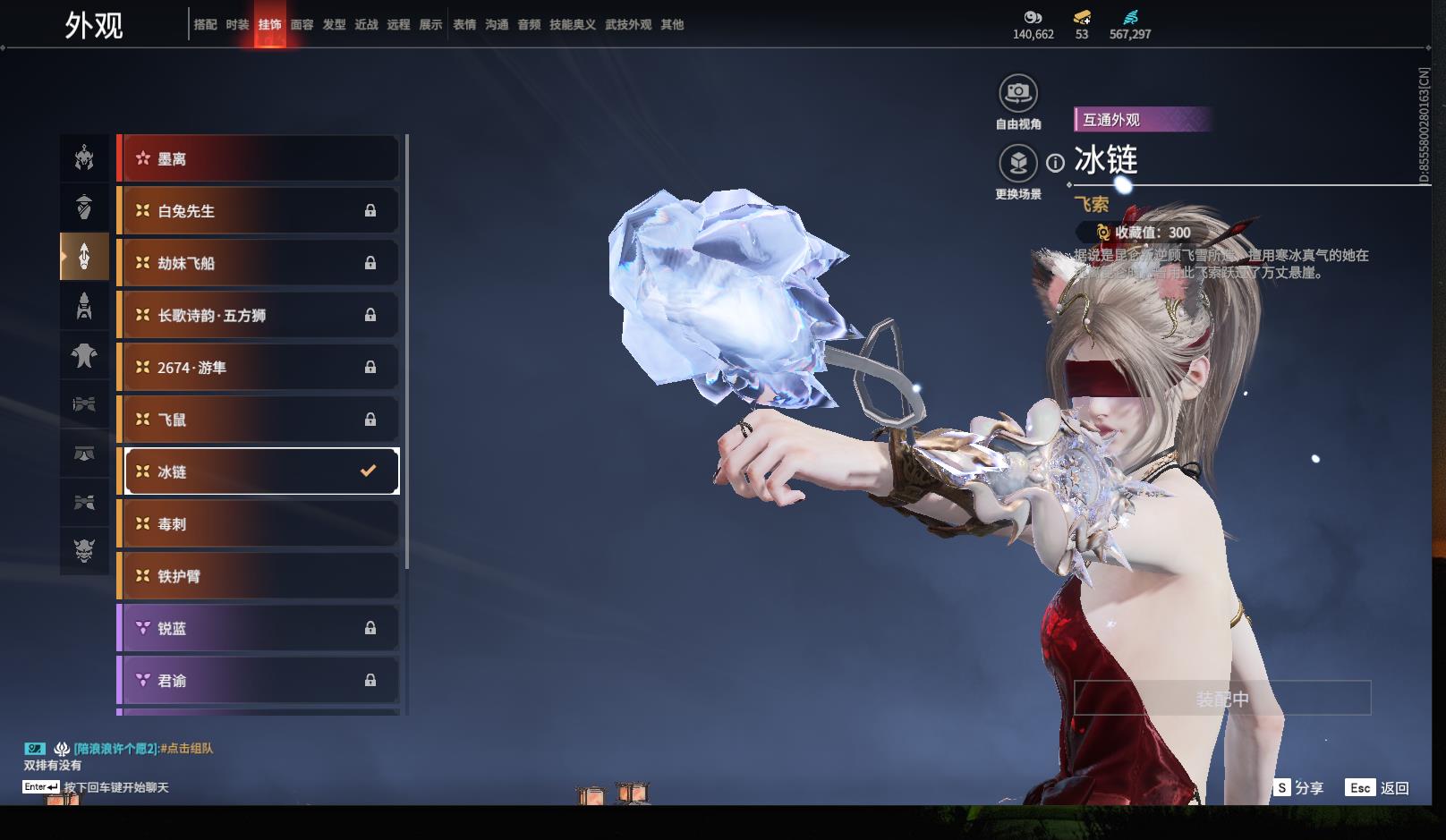Switch to the 时装 tab
Image resolution: width=1446 pixels, height=840 pixels.
click(237, 25)
